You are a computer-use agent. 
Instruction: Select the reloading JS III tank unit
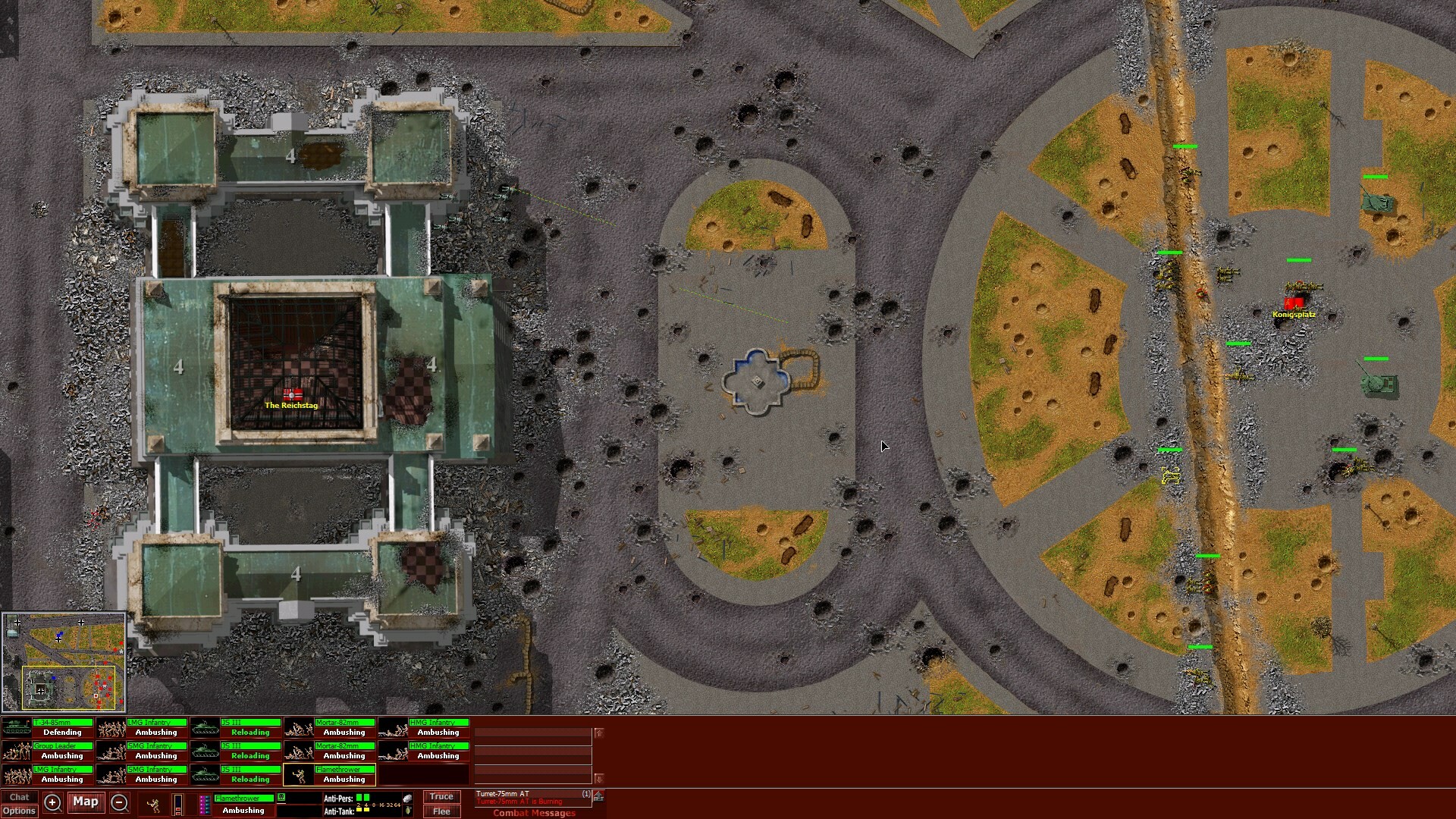[205, 726]
